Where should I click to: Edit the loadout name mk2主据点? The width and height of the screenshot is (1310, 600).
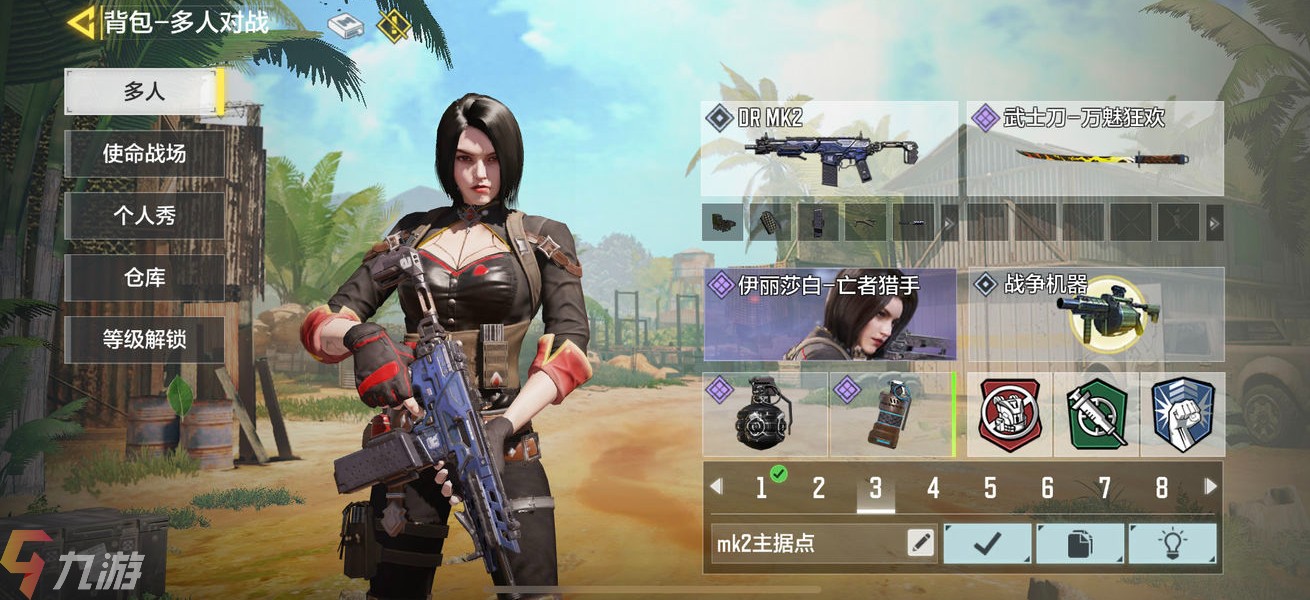920,544
